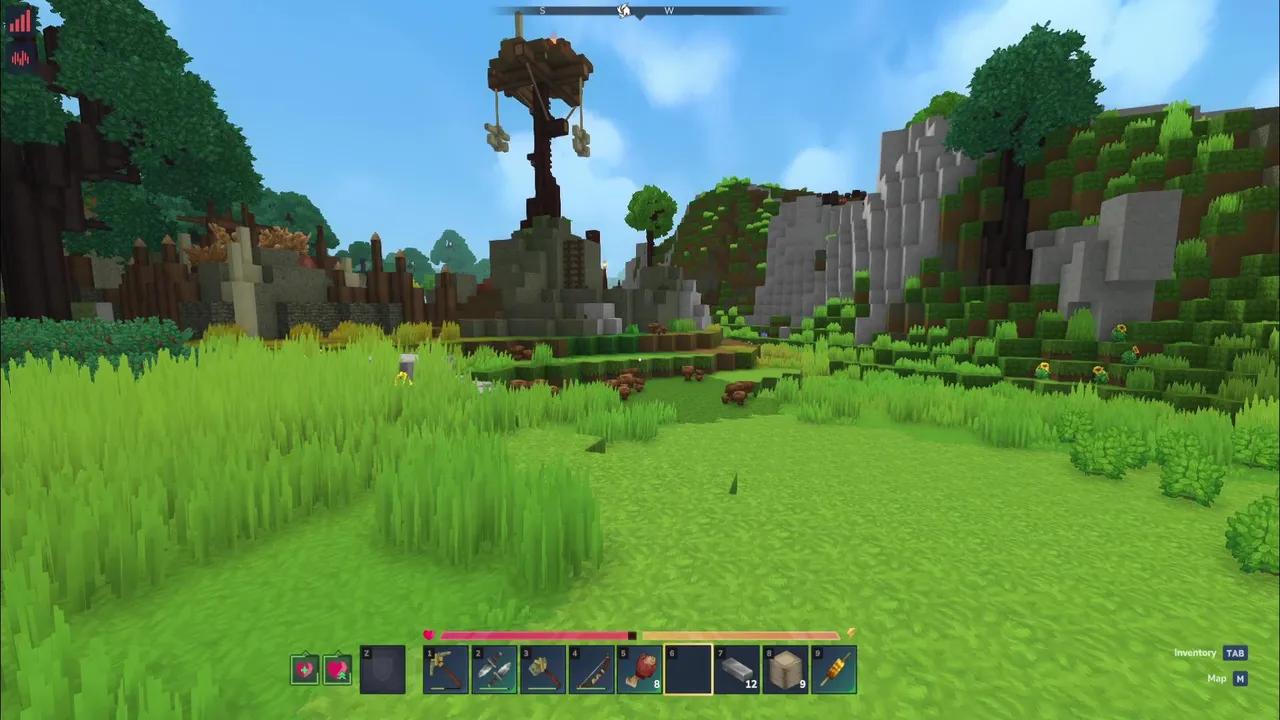
Task: Select the bow in hotbar slot 4
Action: click(590, 668)
